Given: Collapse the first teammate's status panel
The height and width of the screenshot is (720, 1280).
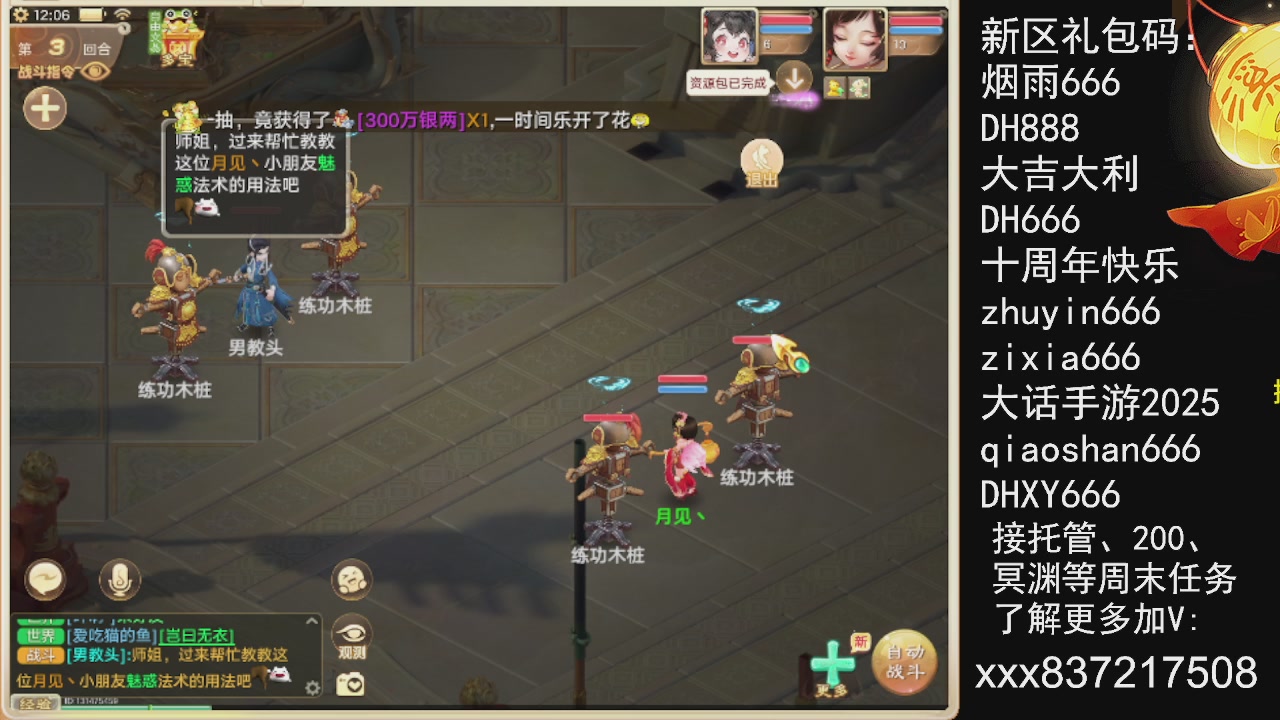Looking at the screenshot, I should [x=812, y=12].
